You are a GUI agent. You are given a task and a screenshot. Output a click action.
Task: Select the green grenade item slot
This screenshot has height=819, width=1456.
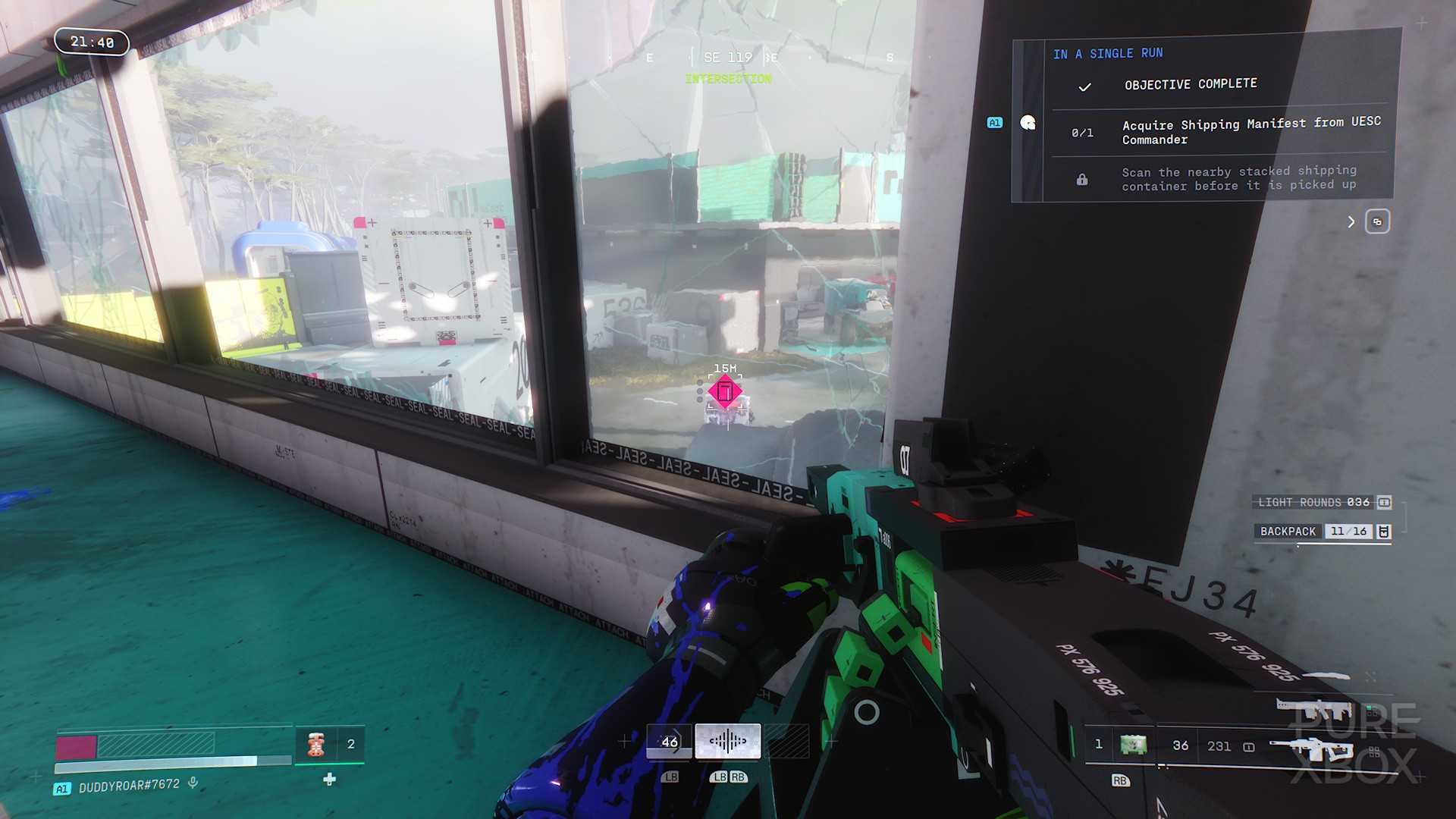pos(1133,745)
